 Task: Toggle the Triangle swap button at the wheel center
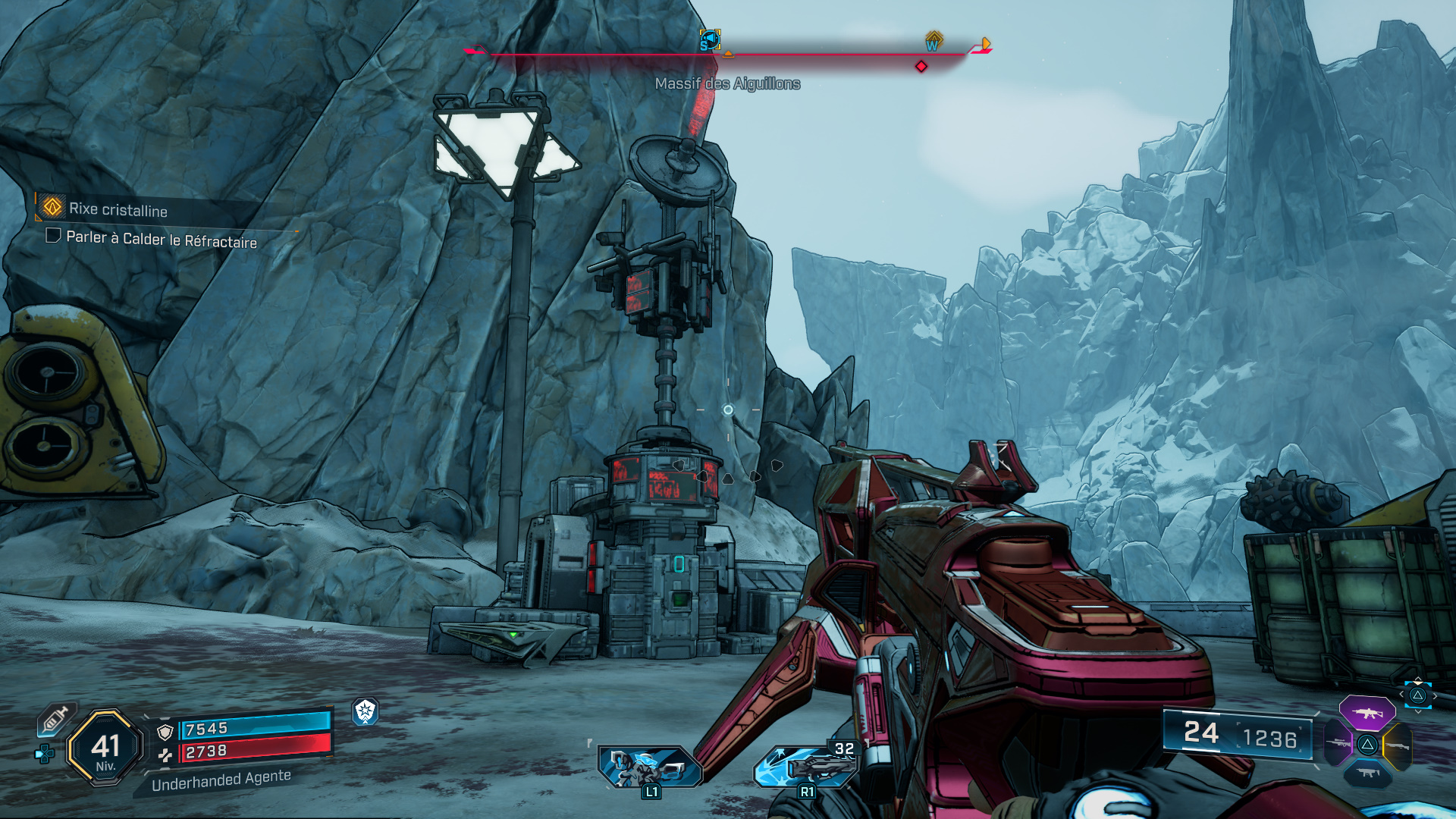1367,745
